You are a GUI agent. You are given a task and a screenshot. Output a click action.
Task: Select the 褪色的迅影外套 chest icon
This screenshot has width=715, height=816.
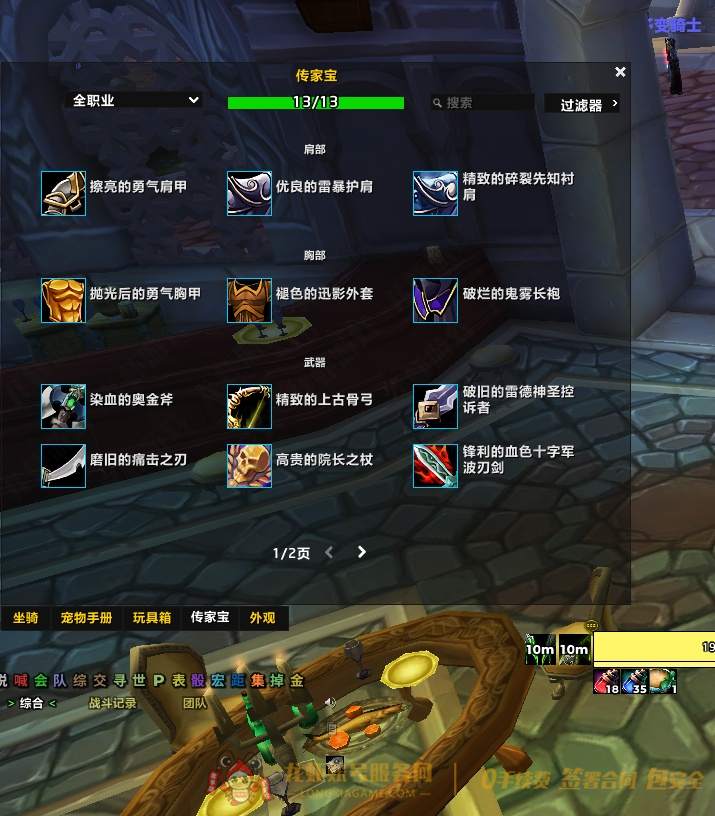pos(249,300)
